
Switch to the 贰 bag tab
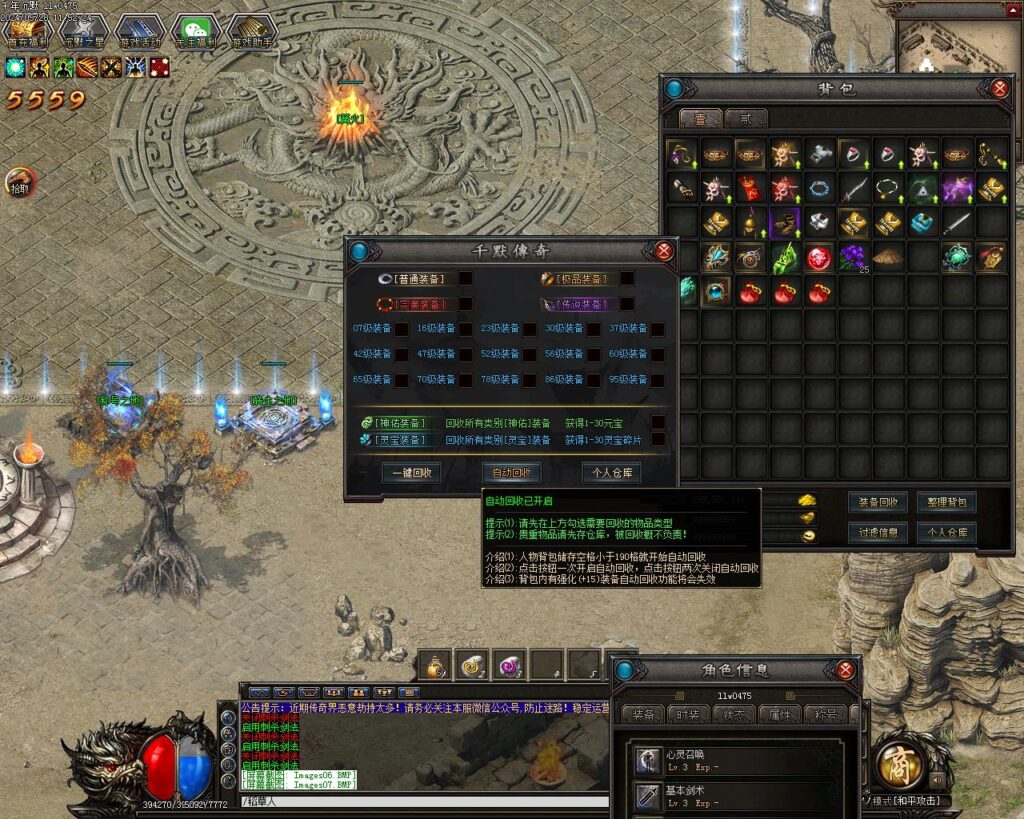(x=745, y=119)
